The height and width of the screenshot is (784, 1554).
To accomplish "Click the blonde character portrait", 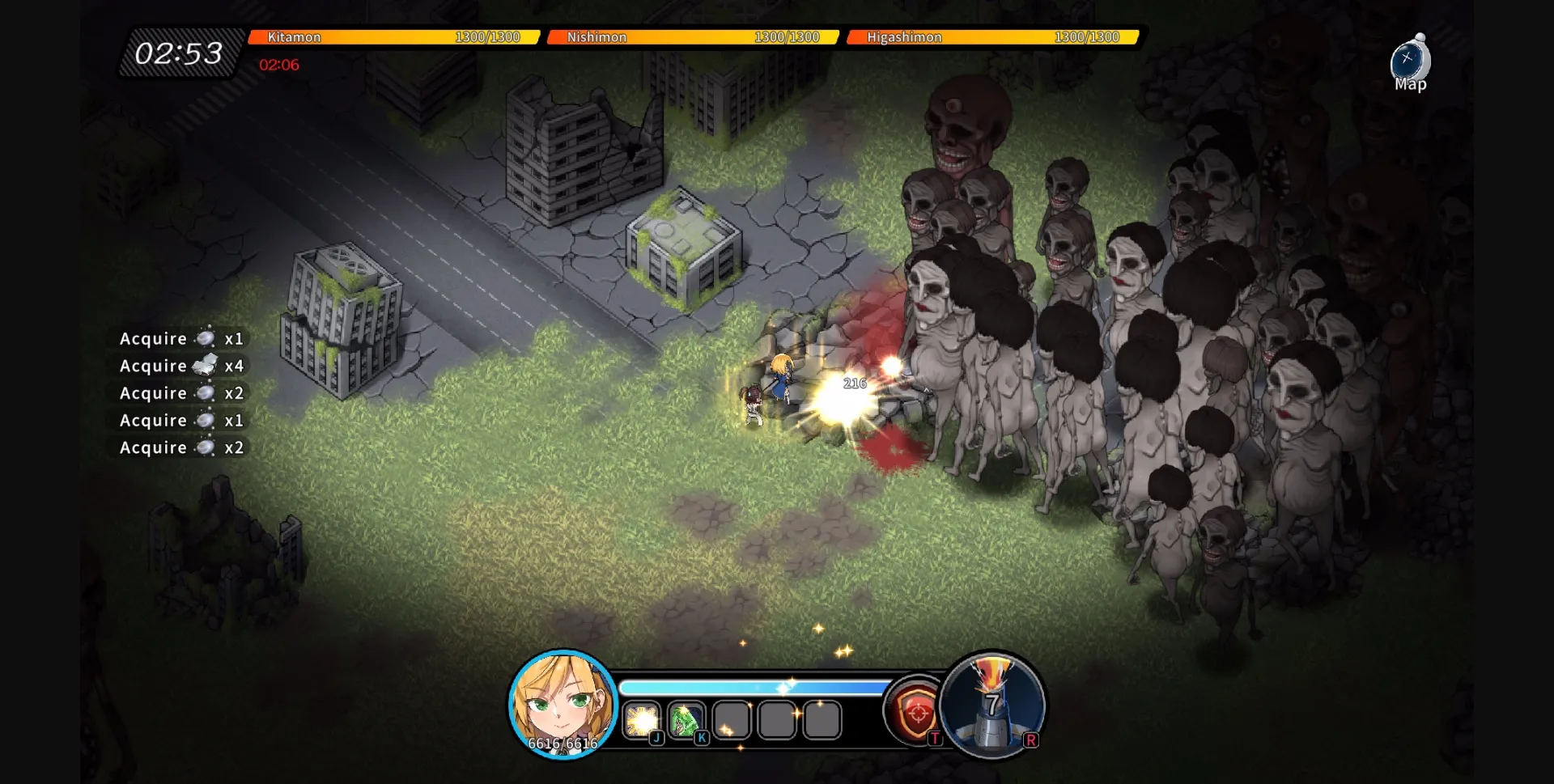I will [563, 703].
